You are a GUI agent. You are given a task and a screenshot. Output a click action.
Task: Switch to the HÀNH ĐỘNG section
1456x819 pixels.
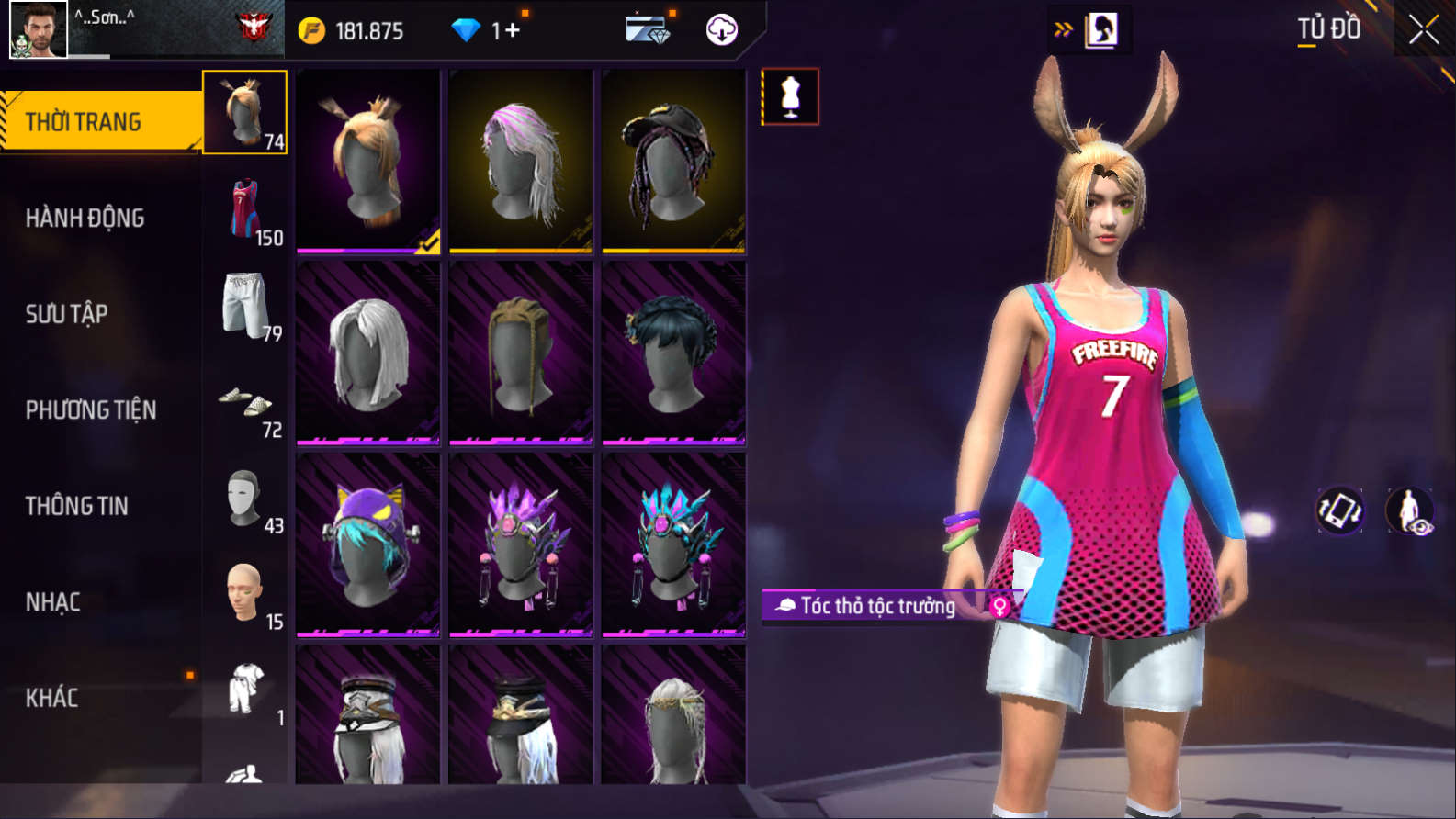(85, 218)
